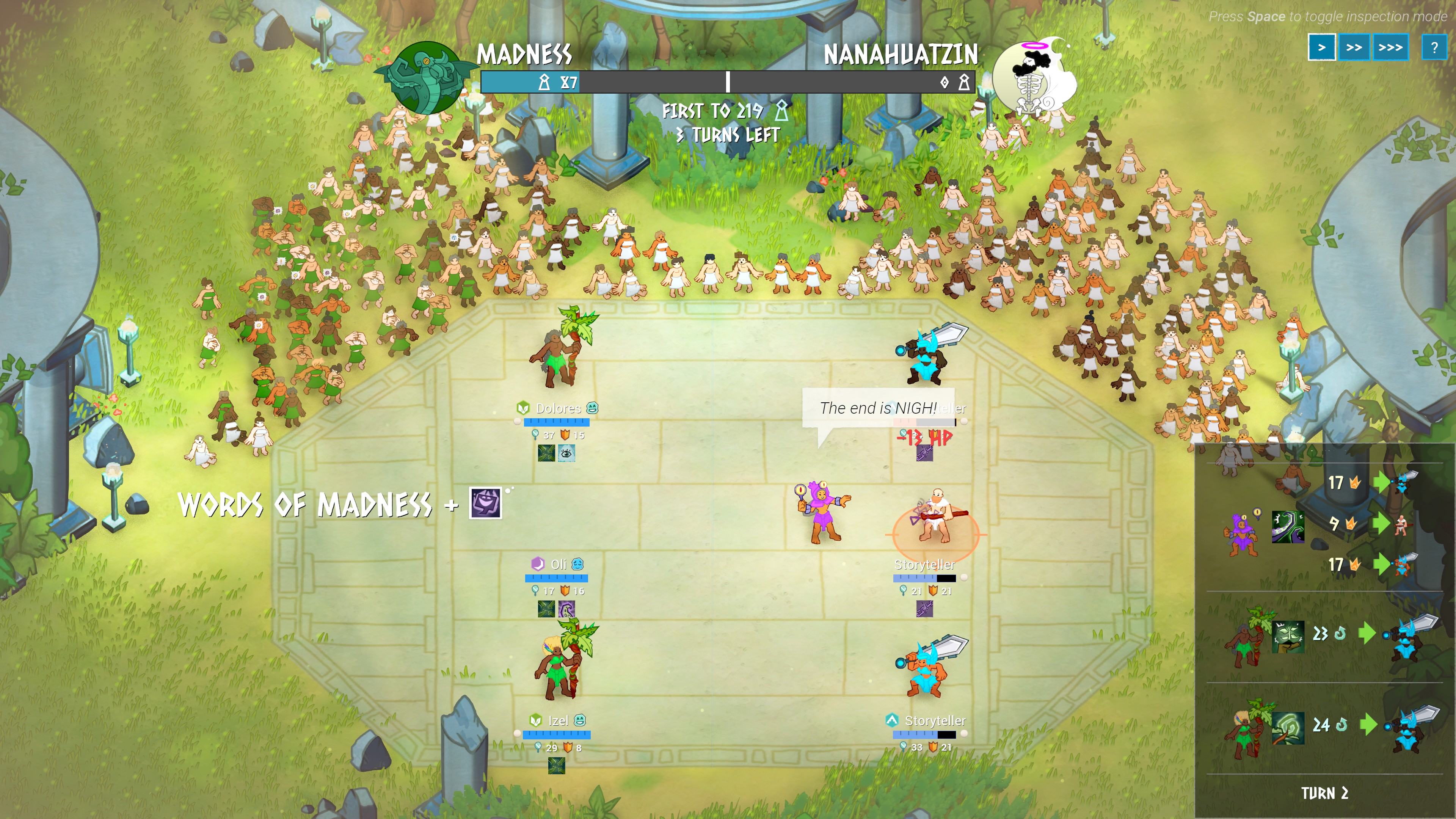1456x819 pixels.
Task: Open the question mark help button
Action: [1434, 47]
